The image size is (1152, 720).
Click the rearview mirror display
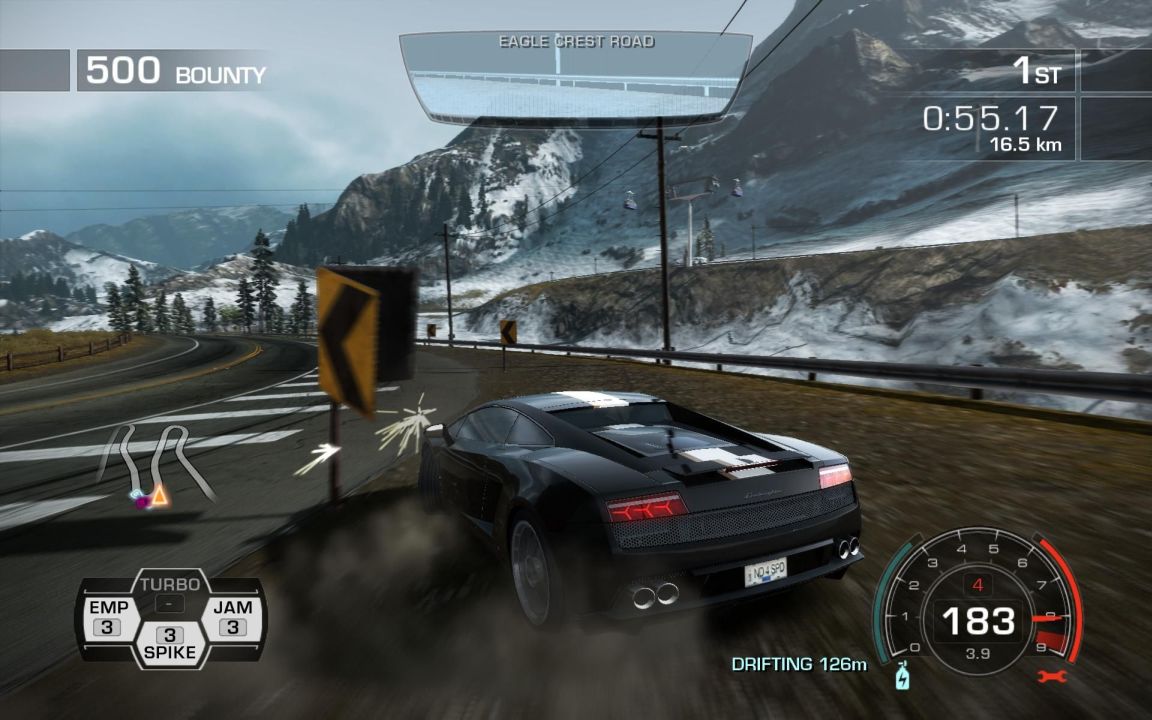(575, 80)
